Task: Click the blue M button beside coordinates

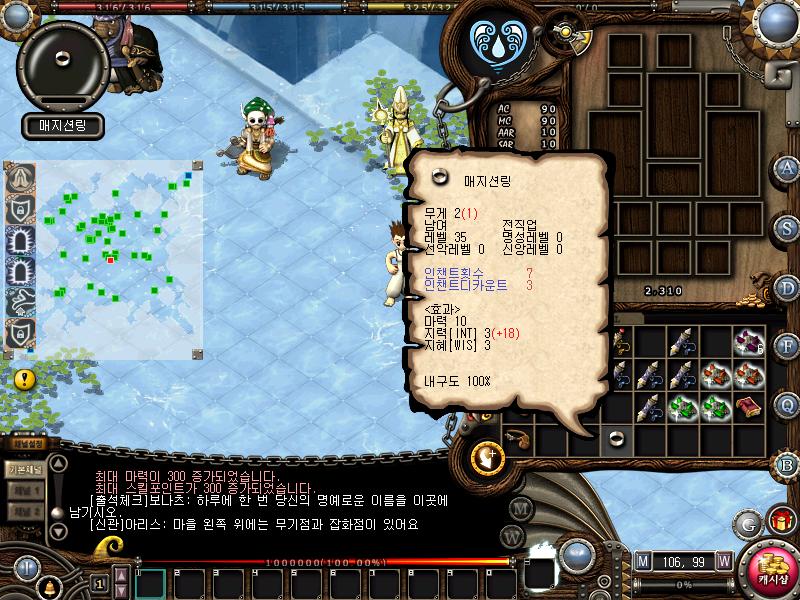Action: pyautogui.click(x=642, y=560)
